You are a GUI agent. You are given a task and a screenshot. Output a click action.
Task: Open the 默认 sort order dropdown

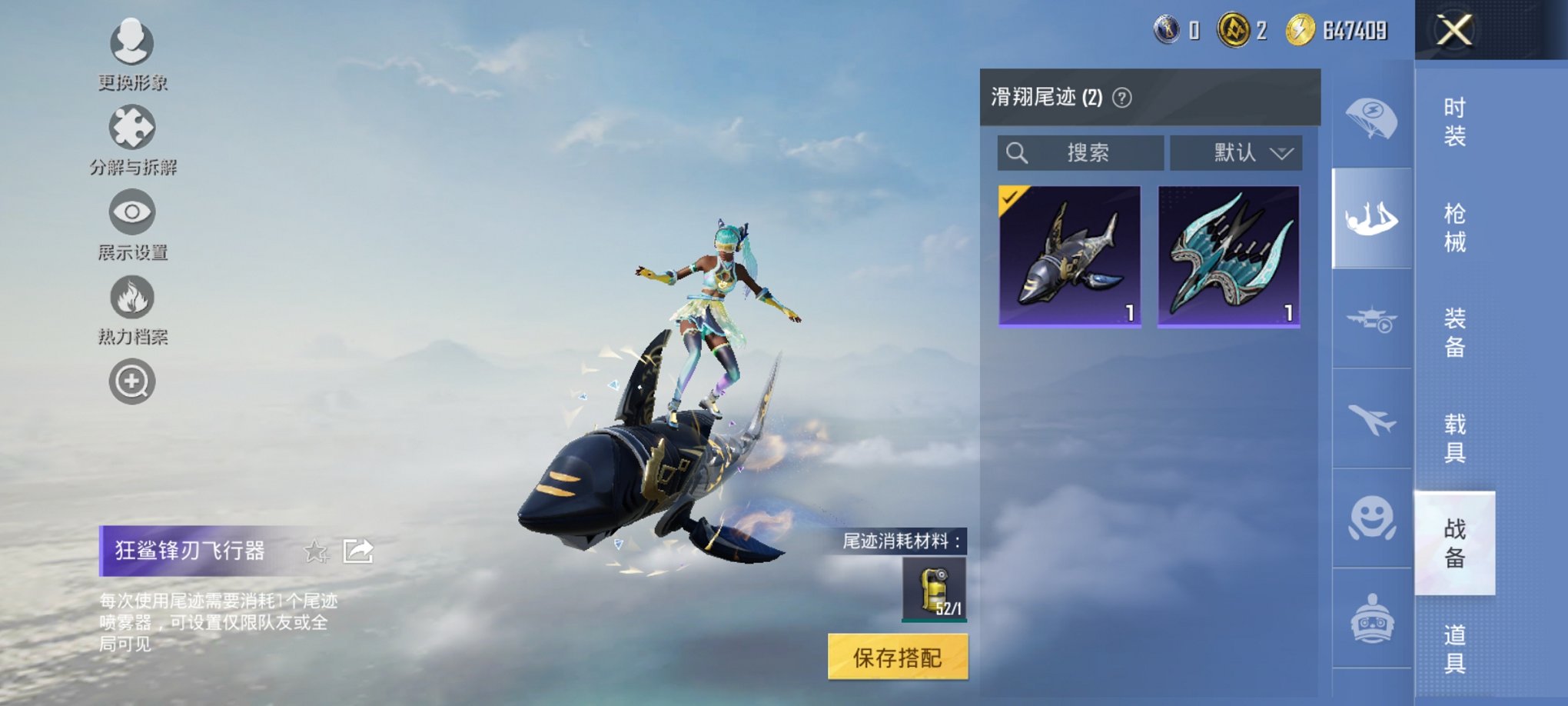(x=1236, y=152)
